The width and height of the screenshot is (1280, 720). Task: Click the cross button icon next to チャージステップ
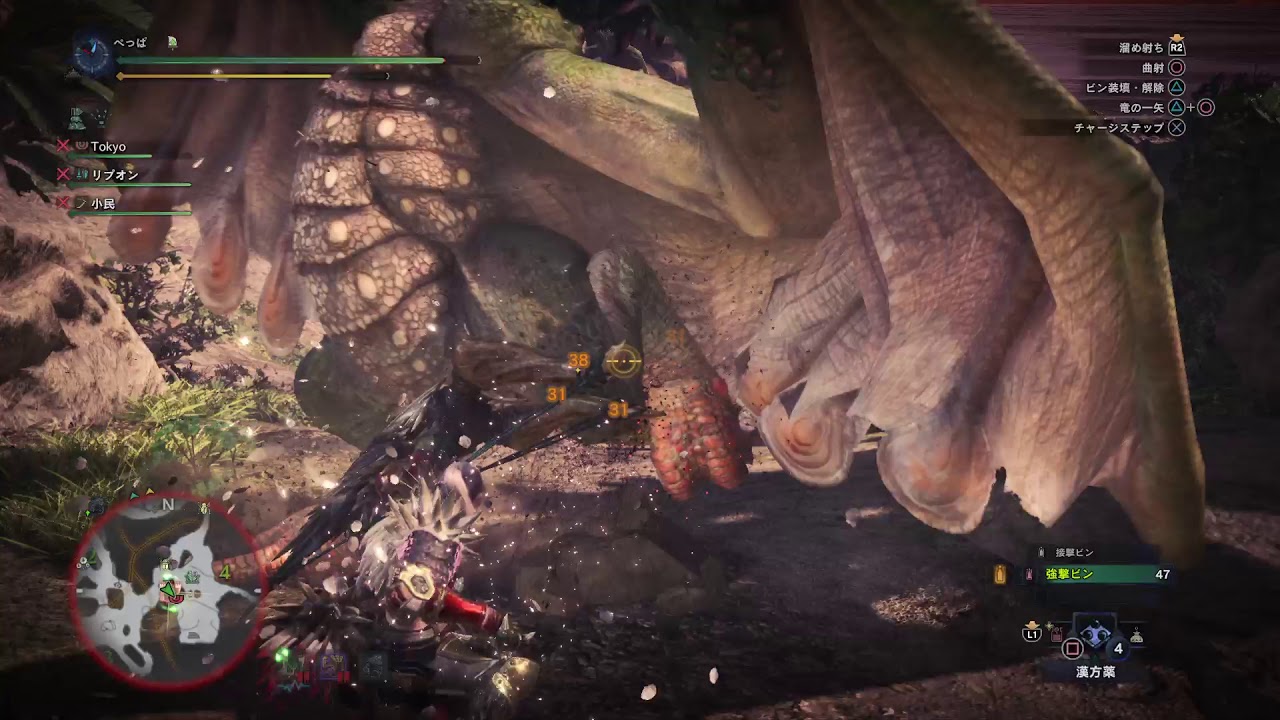click(x=1175, y=128)
